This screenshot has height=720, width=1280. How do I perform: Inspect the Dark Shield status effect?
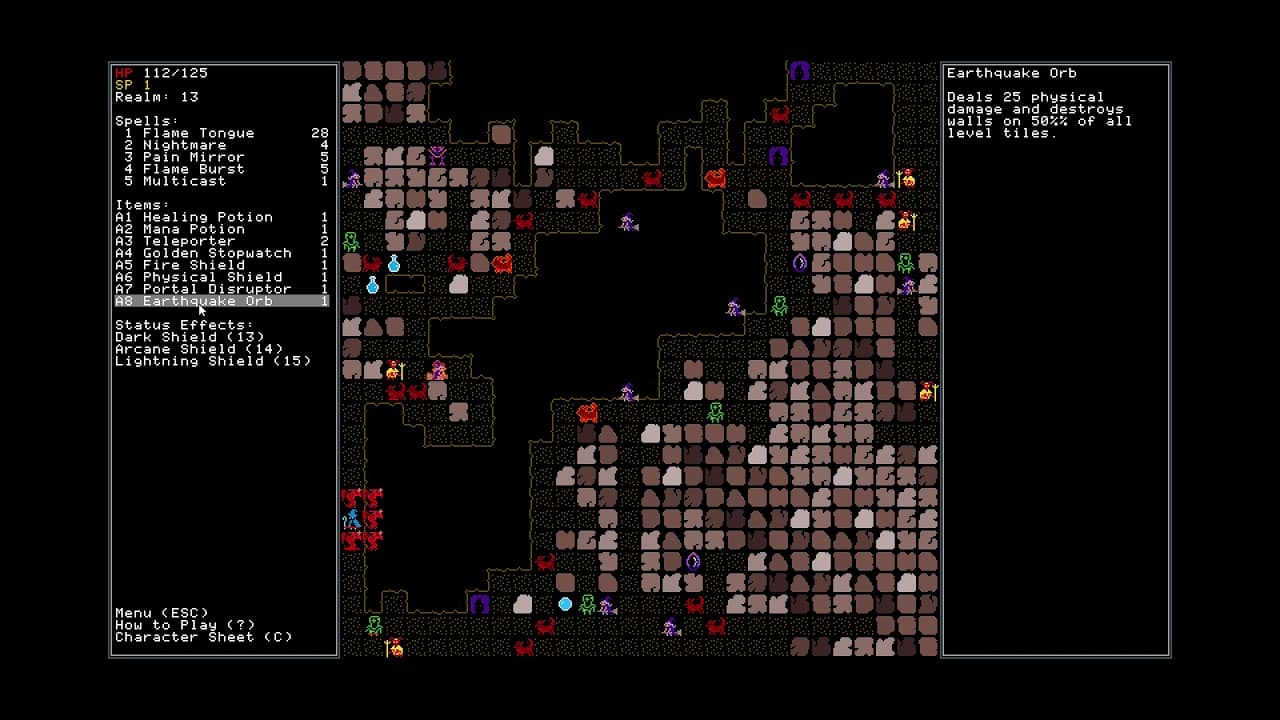[190, 337]
